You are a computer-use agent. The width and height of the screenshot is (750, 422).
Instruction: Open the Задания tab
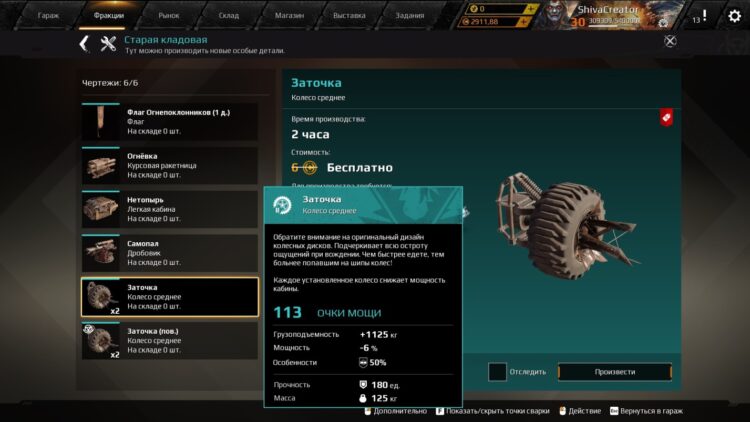[409, 16]
